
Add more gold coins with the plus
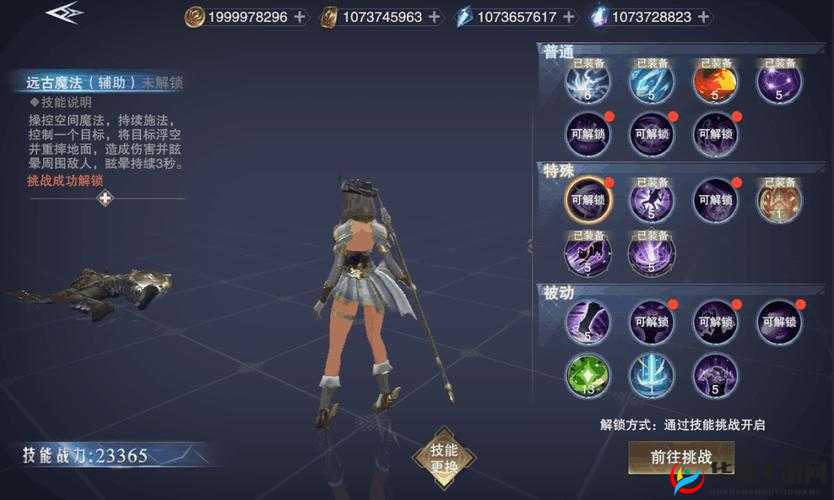tap(300, 17)
